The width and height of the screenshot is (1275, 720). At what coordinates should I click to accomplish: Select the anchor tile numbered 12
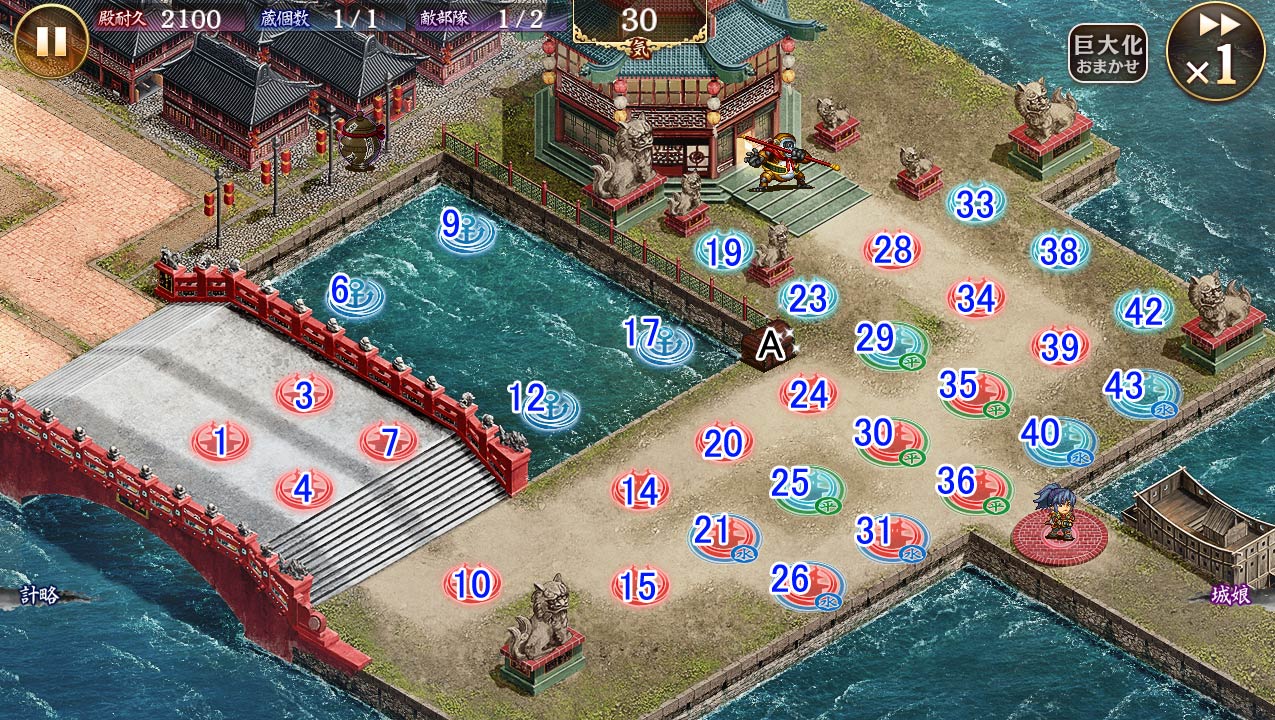click(x=544, y=403)
